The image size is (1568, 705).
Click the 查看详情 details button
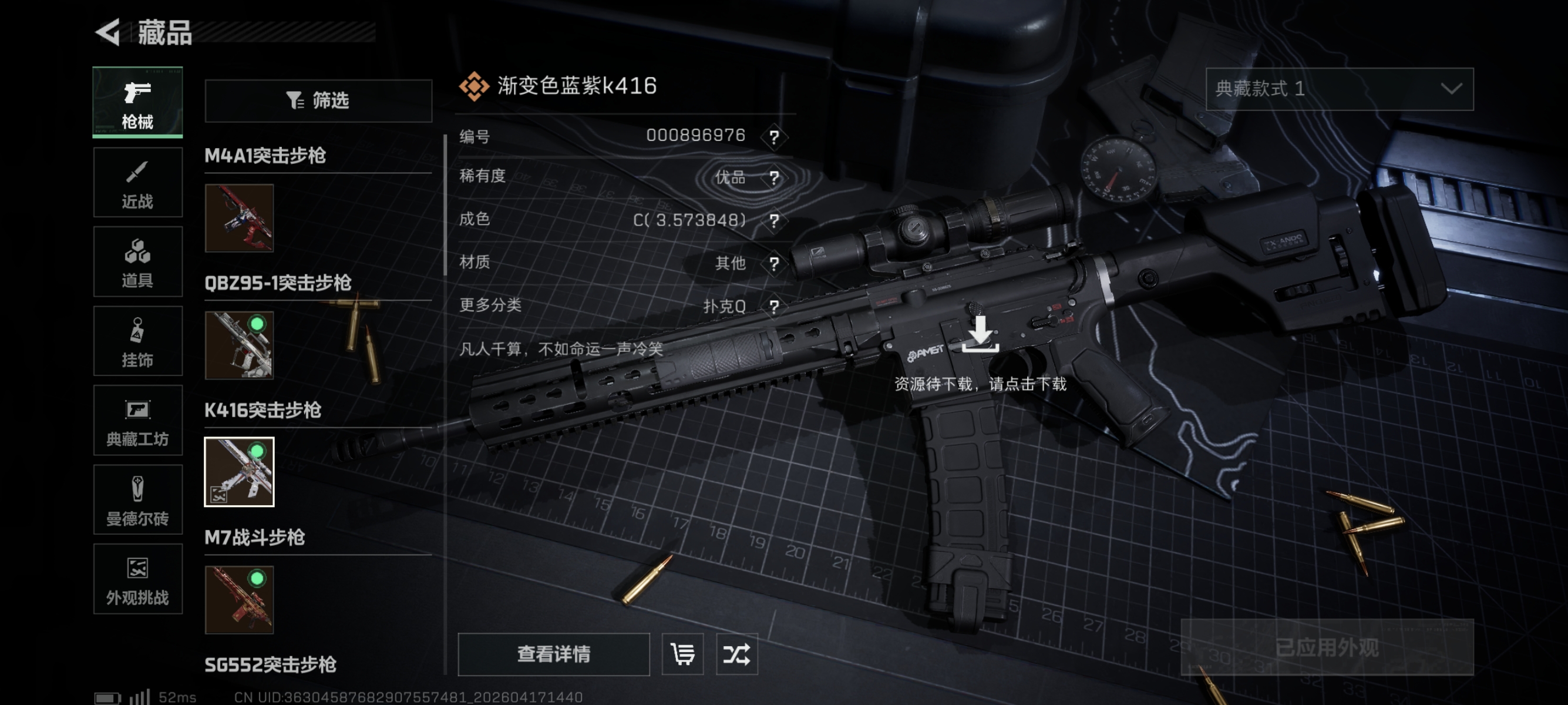pyautogui.click(x=553, y=654)
